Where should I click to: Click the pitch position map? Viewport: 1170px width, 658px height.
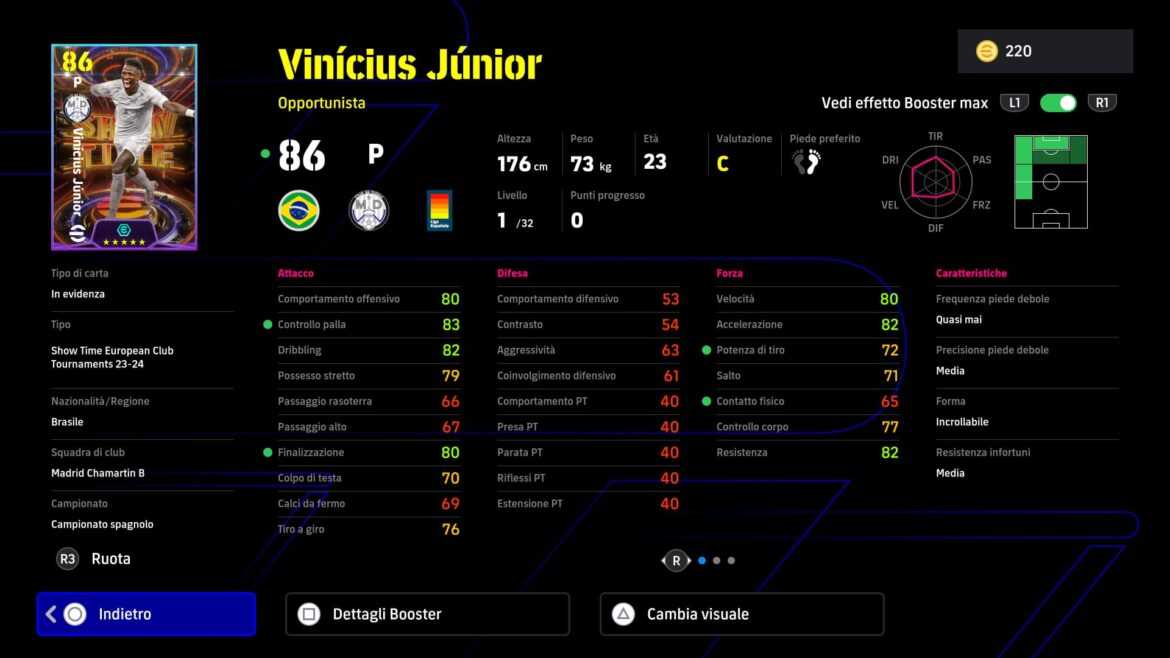tap(1050, 181)
